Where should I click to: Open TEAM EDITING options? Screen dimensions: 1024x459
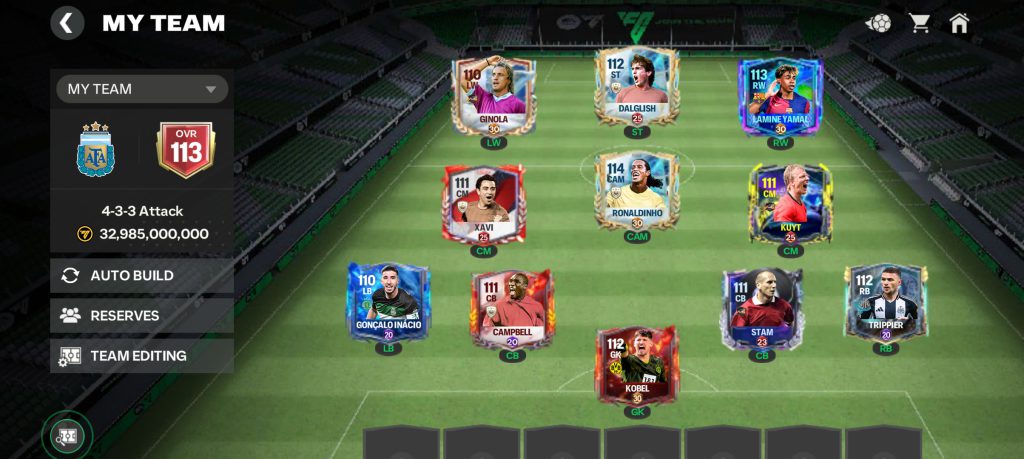[142, 355]
